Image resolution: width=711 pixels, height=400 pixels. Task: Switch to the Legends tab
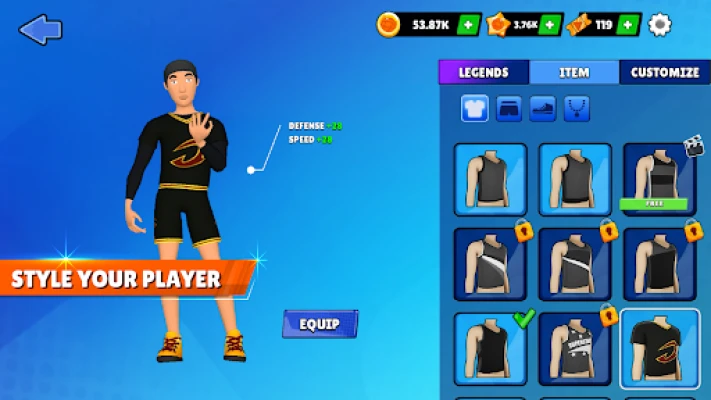click(x=484, y=72)
